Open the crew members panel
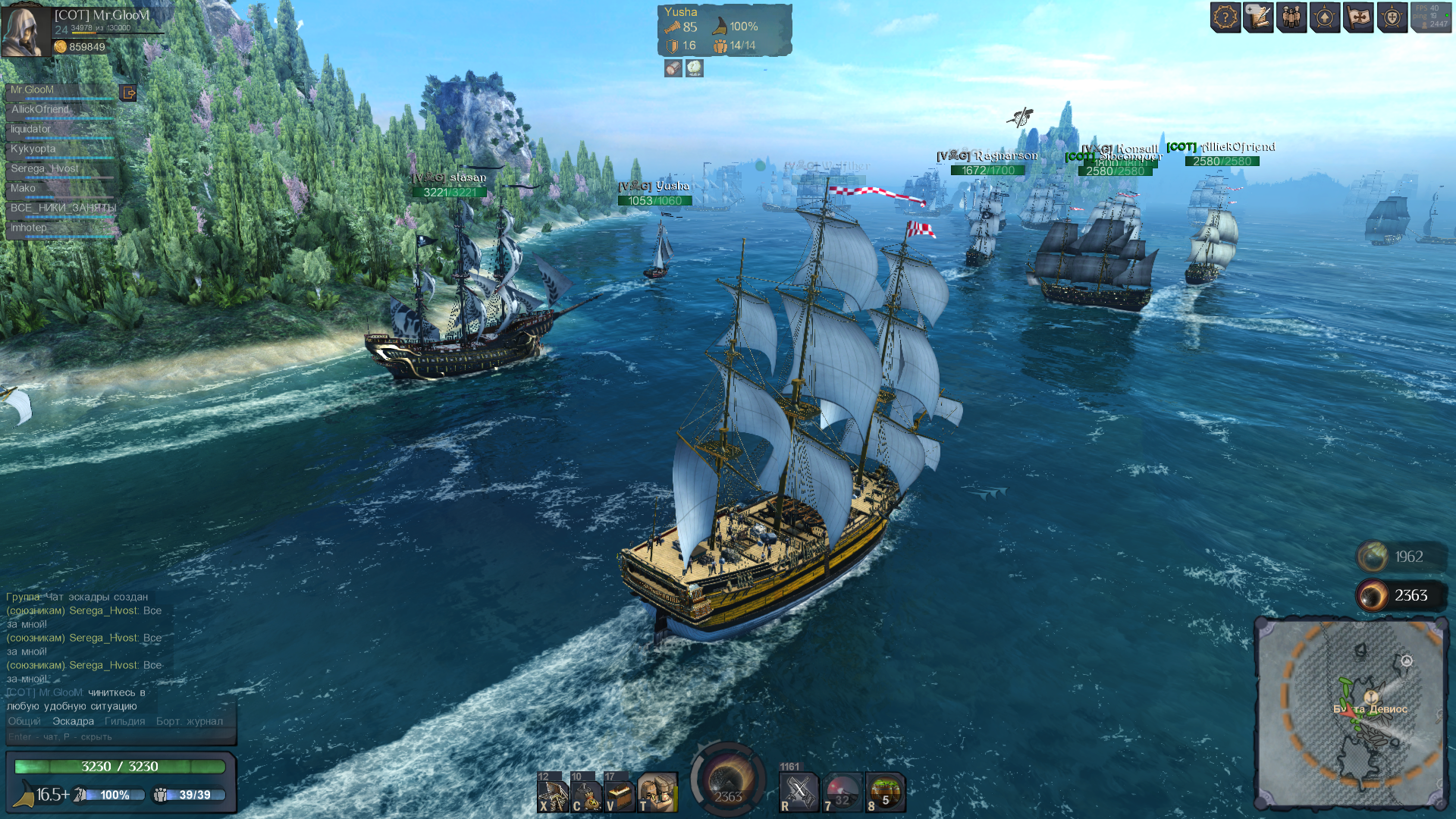Screen dimensions: 1456x819 tap(1291, 17)
